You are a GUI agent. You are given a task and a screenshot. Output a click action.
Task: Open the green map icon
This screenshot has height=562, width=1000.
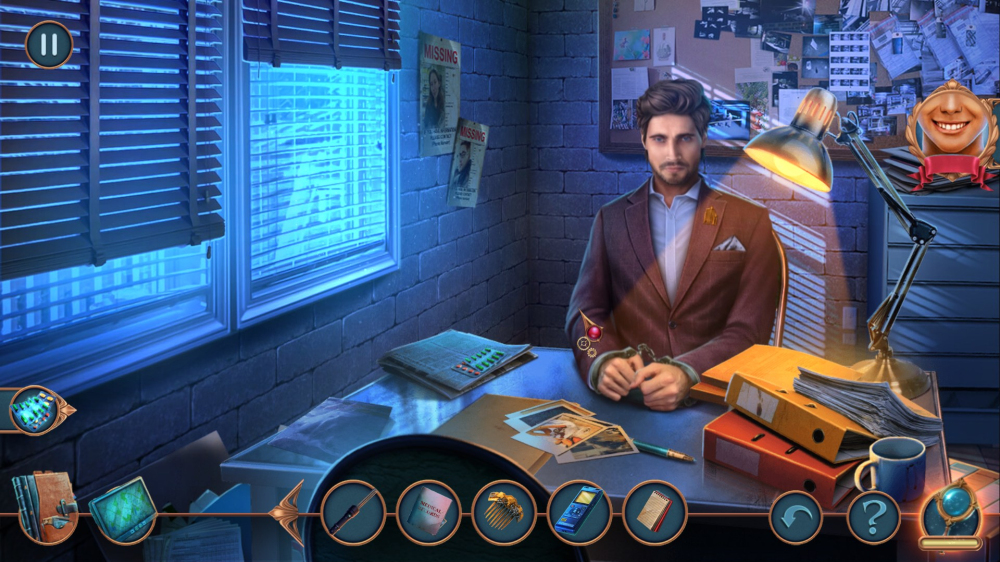pyautogui.click(x=123, y=510)
